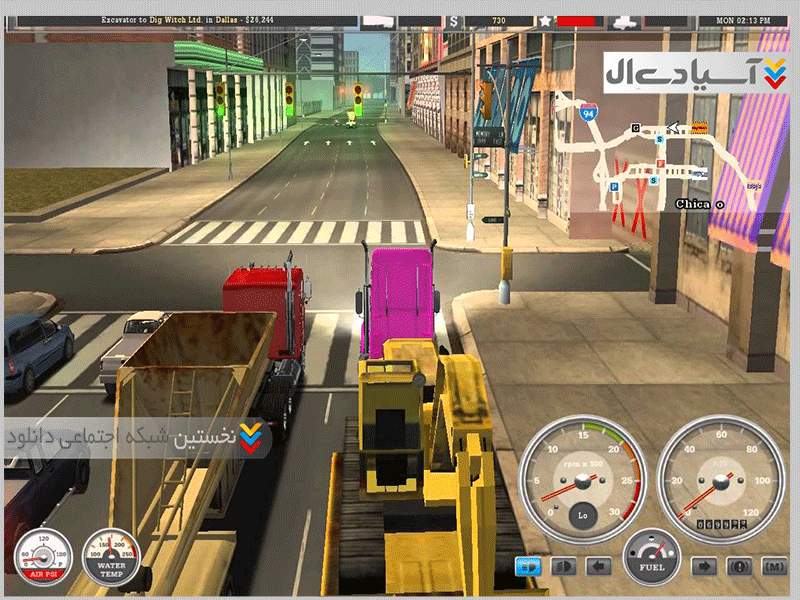Click the G marker on the minimap
Screen dimensions: 800x600
(635, 128)
